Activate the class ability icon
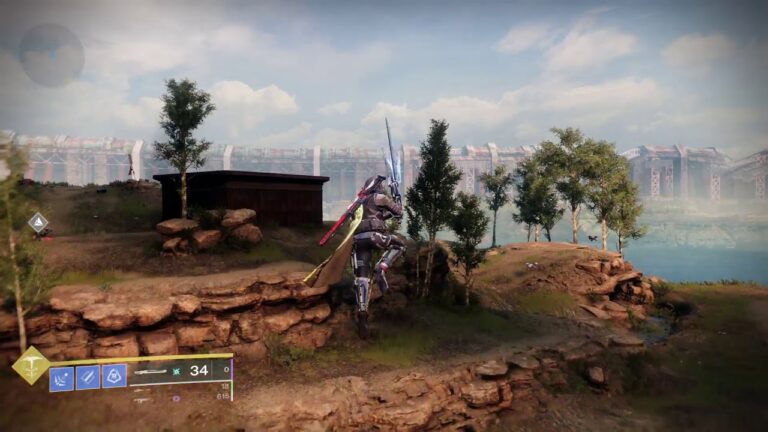Image resolution: width=768 pixels, height=432 pixels. (114, 376)
